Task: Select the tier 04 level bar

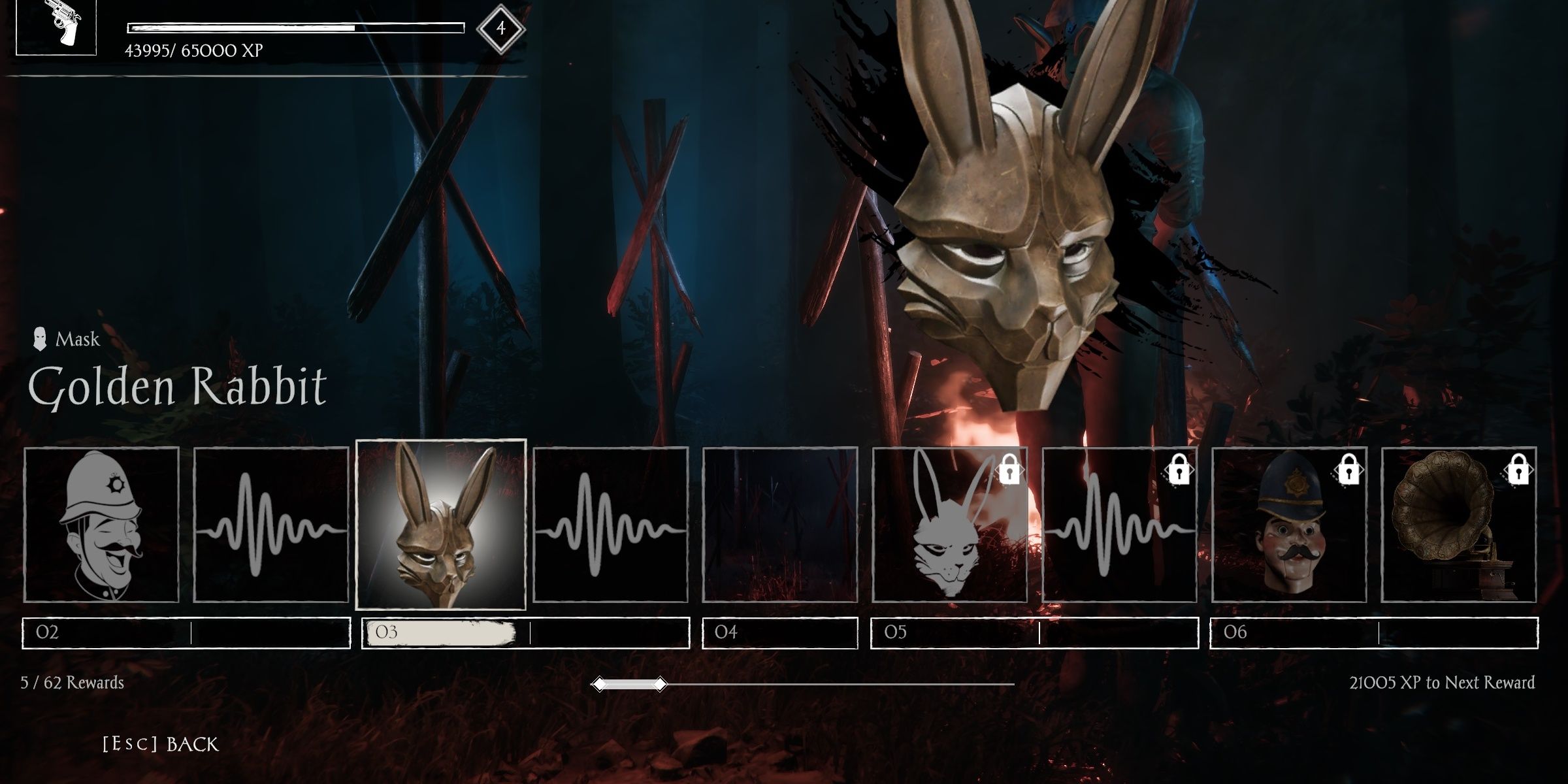Action: 779,632
